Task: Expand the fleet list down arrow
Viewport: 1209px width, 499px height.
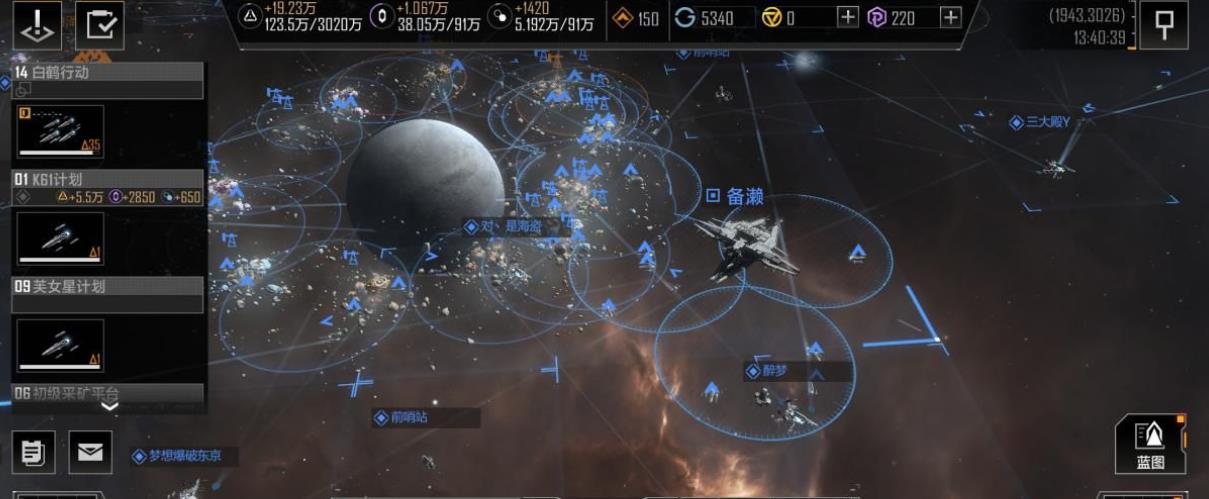Action: click(109, 406)
